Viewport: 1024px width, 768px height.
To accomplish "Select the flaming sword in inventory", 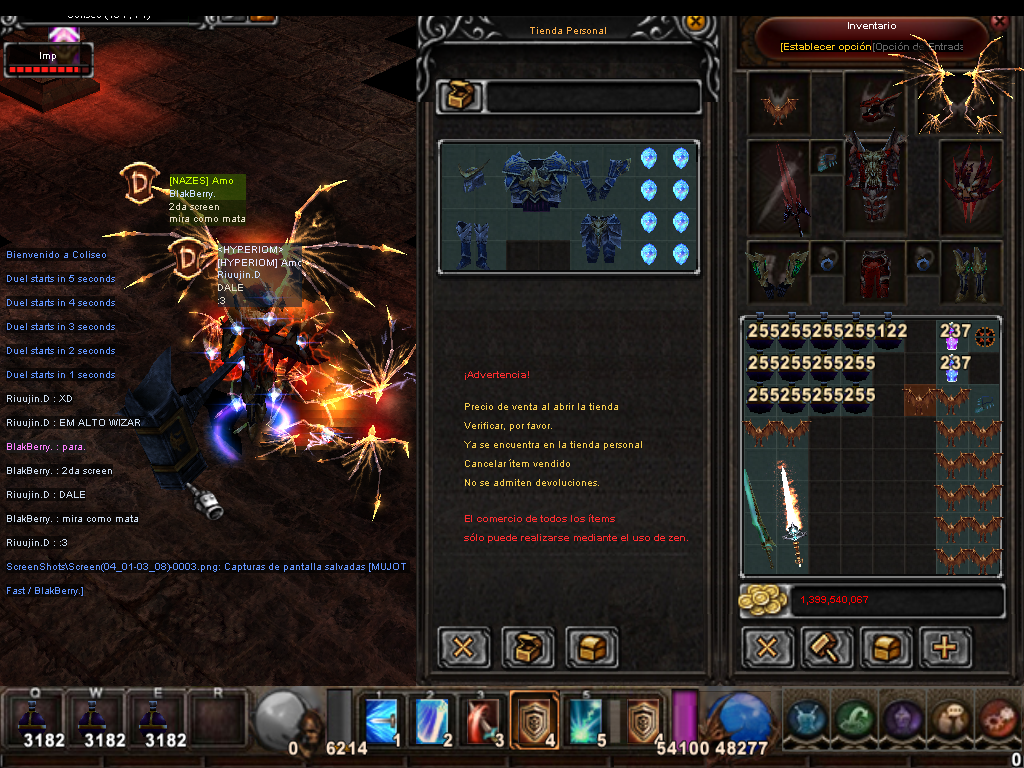I will [x=792, y=515].
